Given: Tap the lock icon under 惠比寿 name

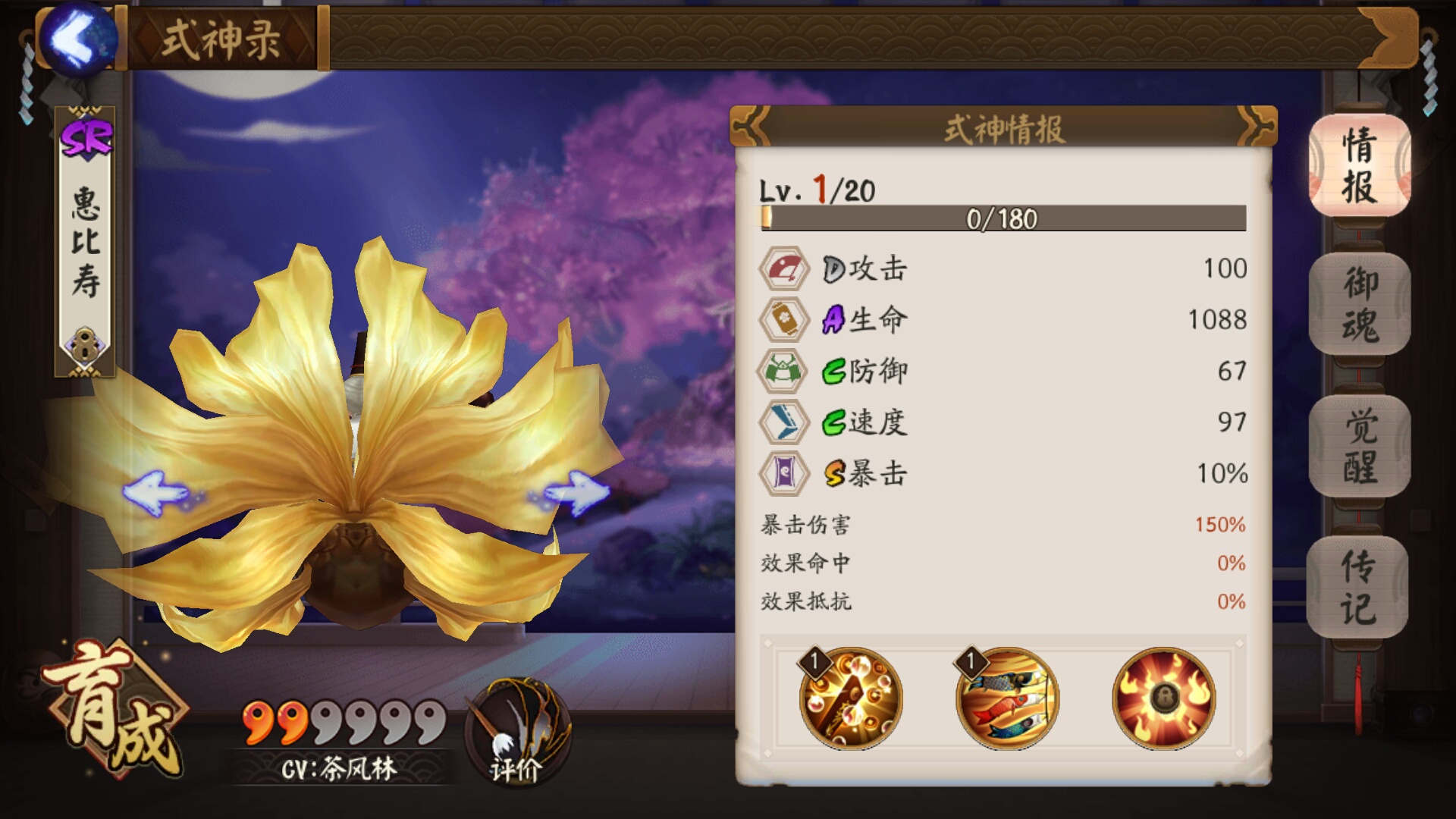Looking at the screenshot, I should (84, 346).
